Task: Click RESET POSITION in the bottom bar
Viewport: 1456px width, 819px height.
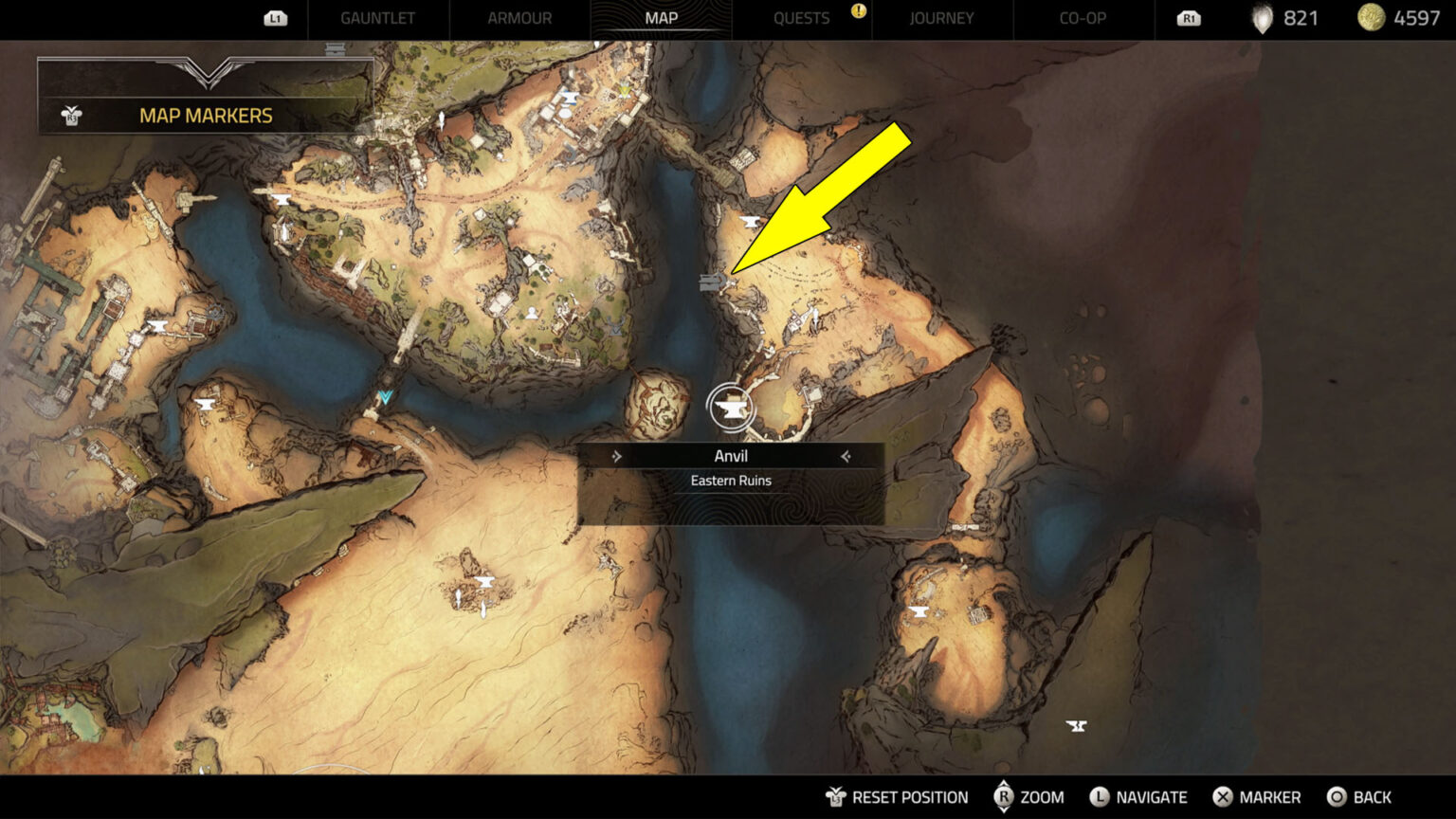Action: click(x=894, y=797)
